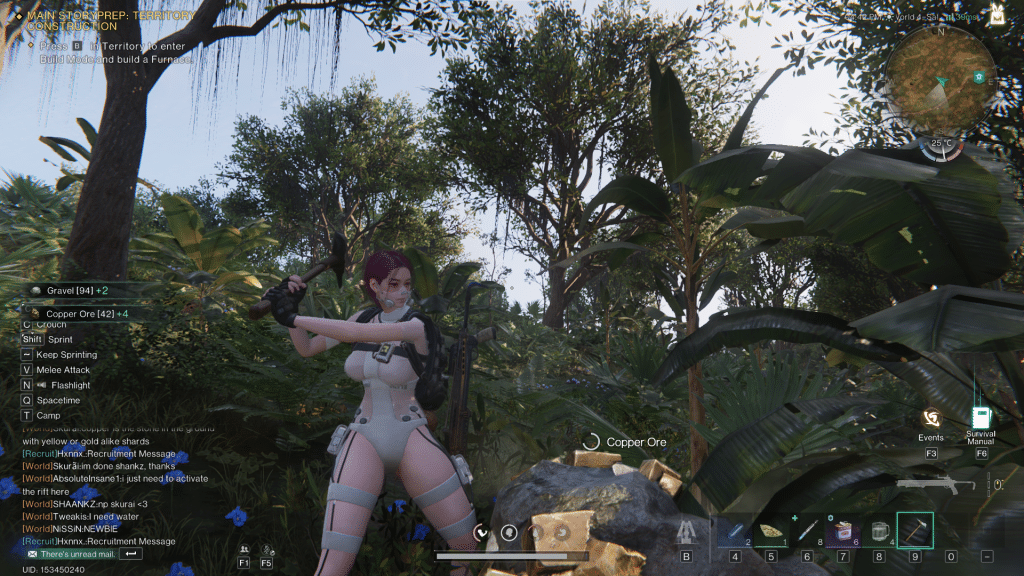The image size is (1024, 576).
Task: Activate the chat enter button
Action: [x=131, y=554]
